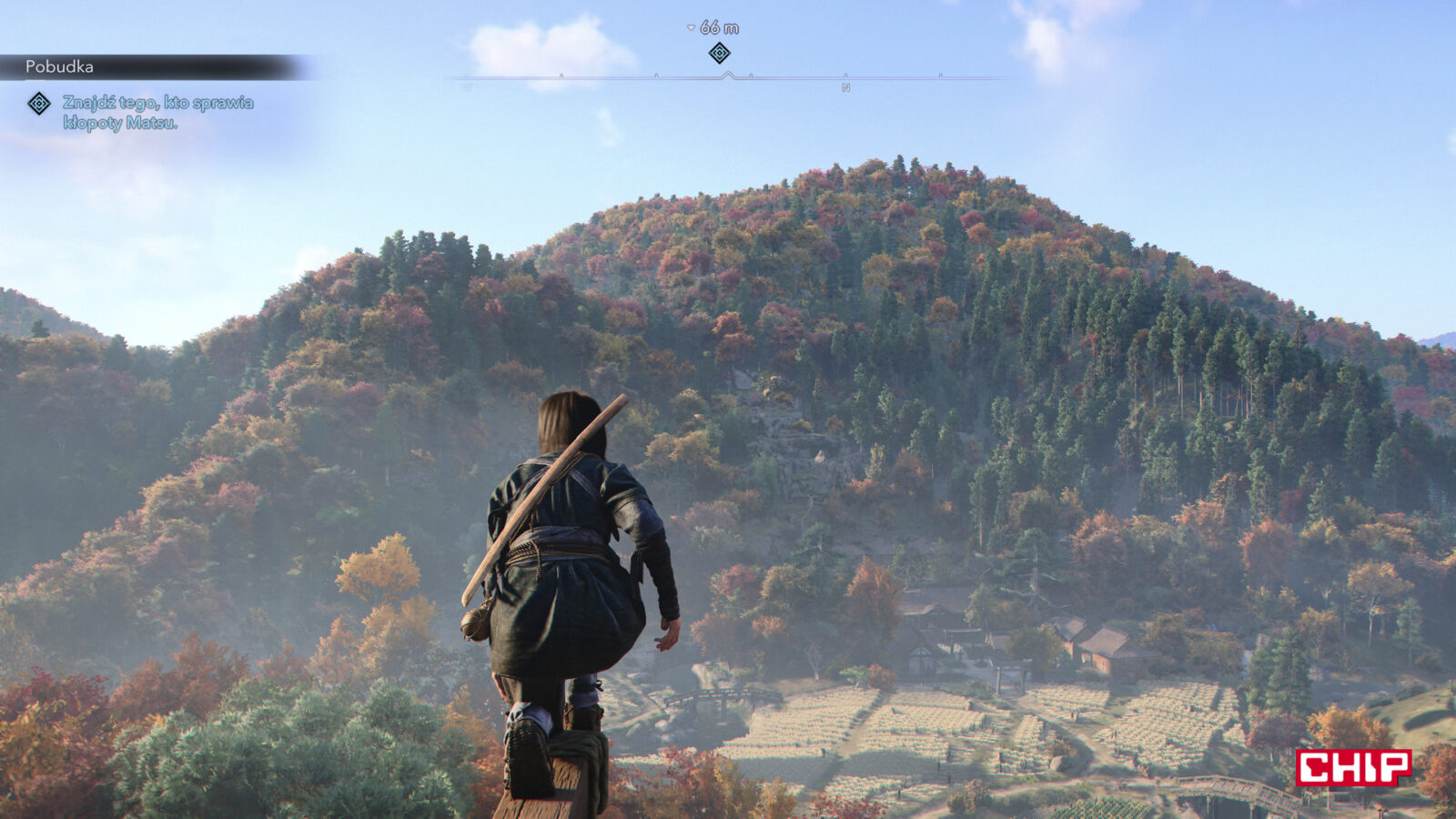Click the quest objective about Matsu's troubles
The image size is (1456, 819).
point(157,113)
